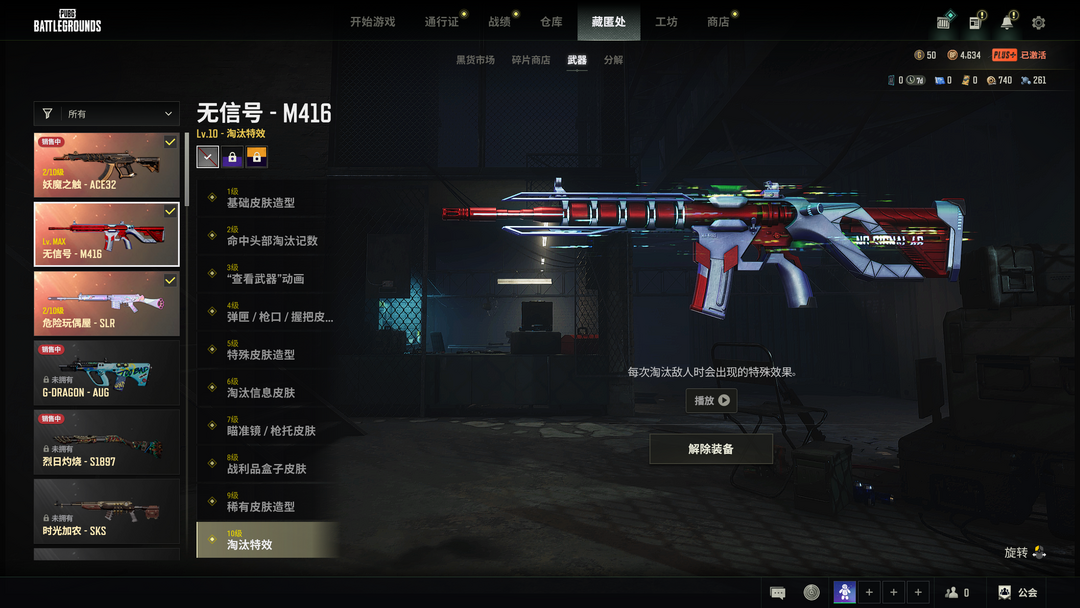Open the settings gear icon
Viewport: 1080px width, 608px height.
click(1038, 23)
